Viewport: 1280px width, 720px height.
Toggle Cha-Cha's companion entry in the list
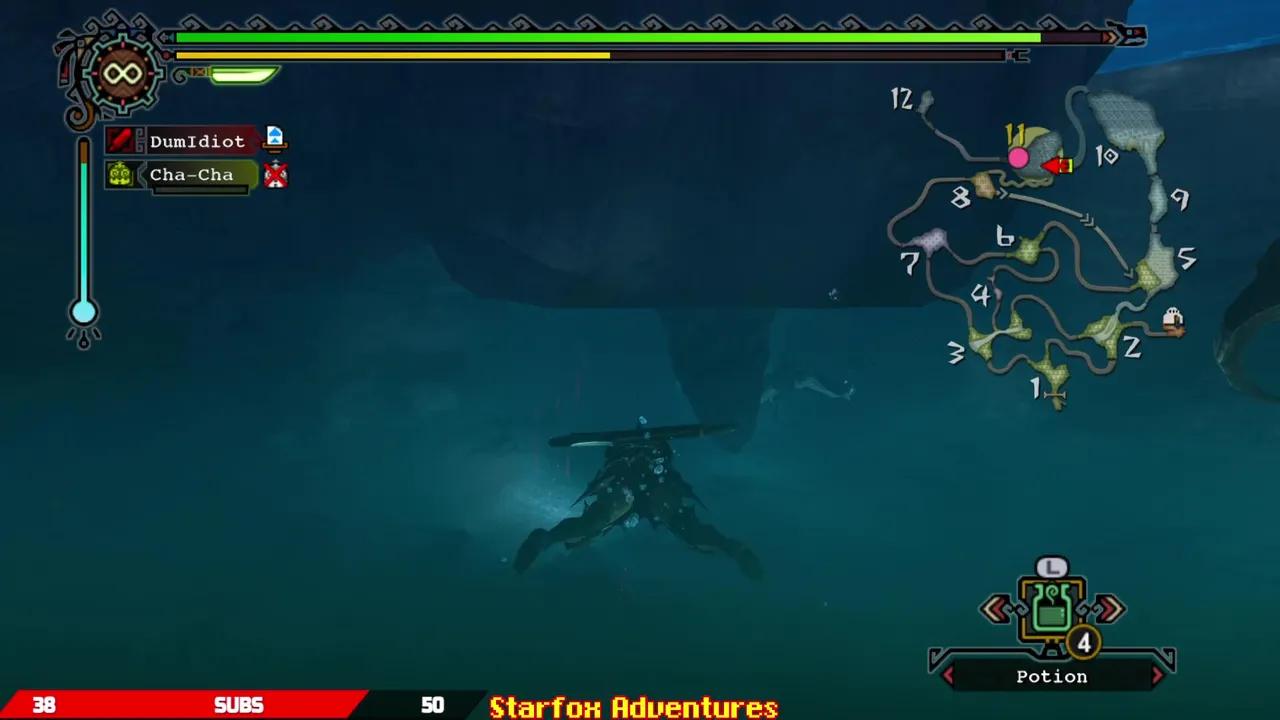pos(192,175)
